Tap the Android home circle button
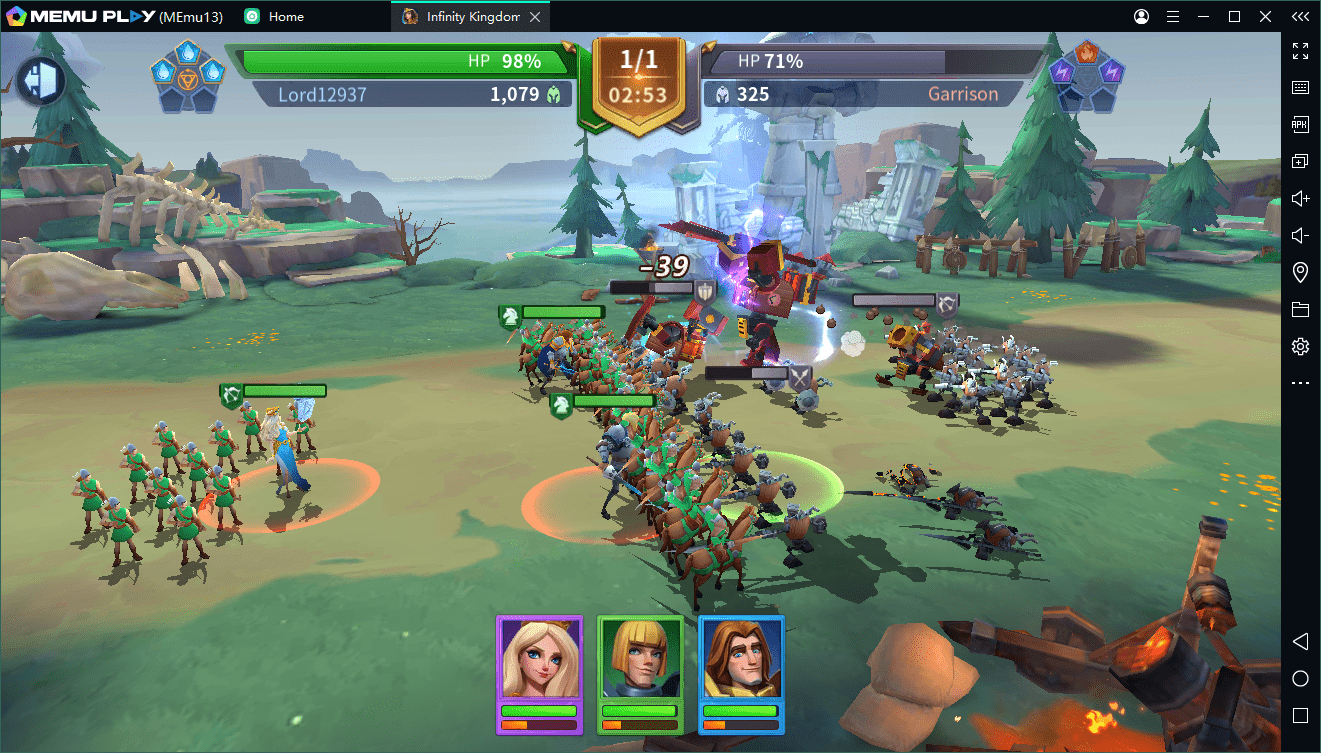The width and height of the screenshot is (1321, 753). (1300, 679)
